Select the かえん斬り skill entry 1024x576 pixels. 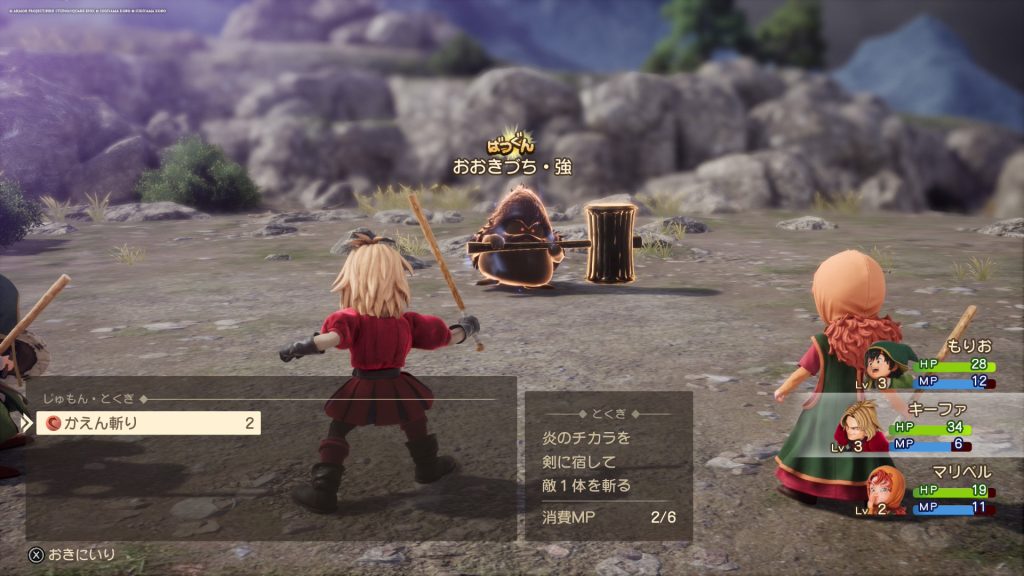tap(148, 423)
